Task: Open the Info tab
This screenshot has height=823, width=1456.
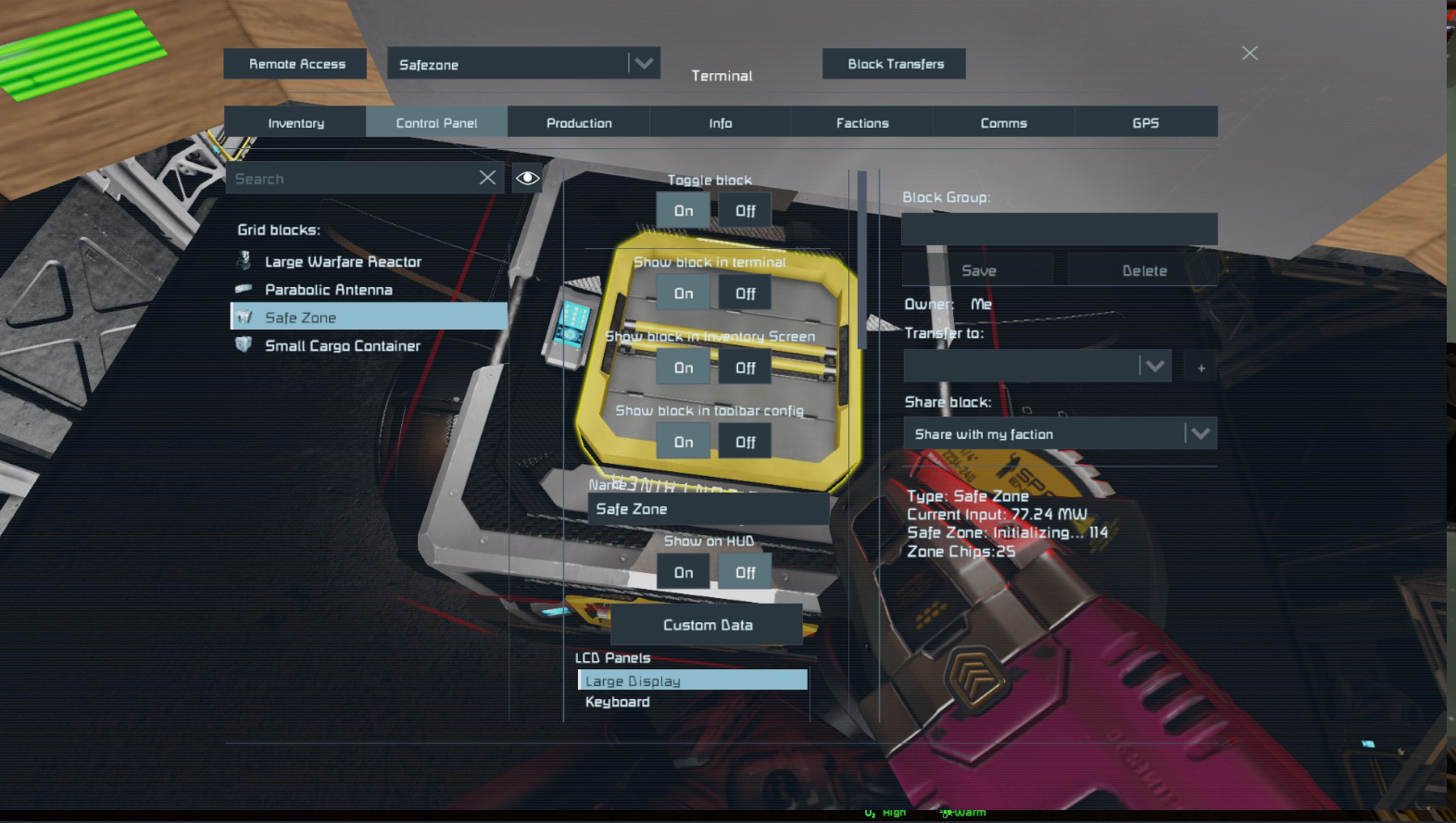Action: (x=721, y=123)
